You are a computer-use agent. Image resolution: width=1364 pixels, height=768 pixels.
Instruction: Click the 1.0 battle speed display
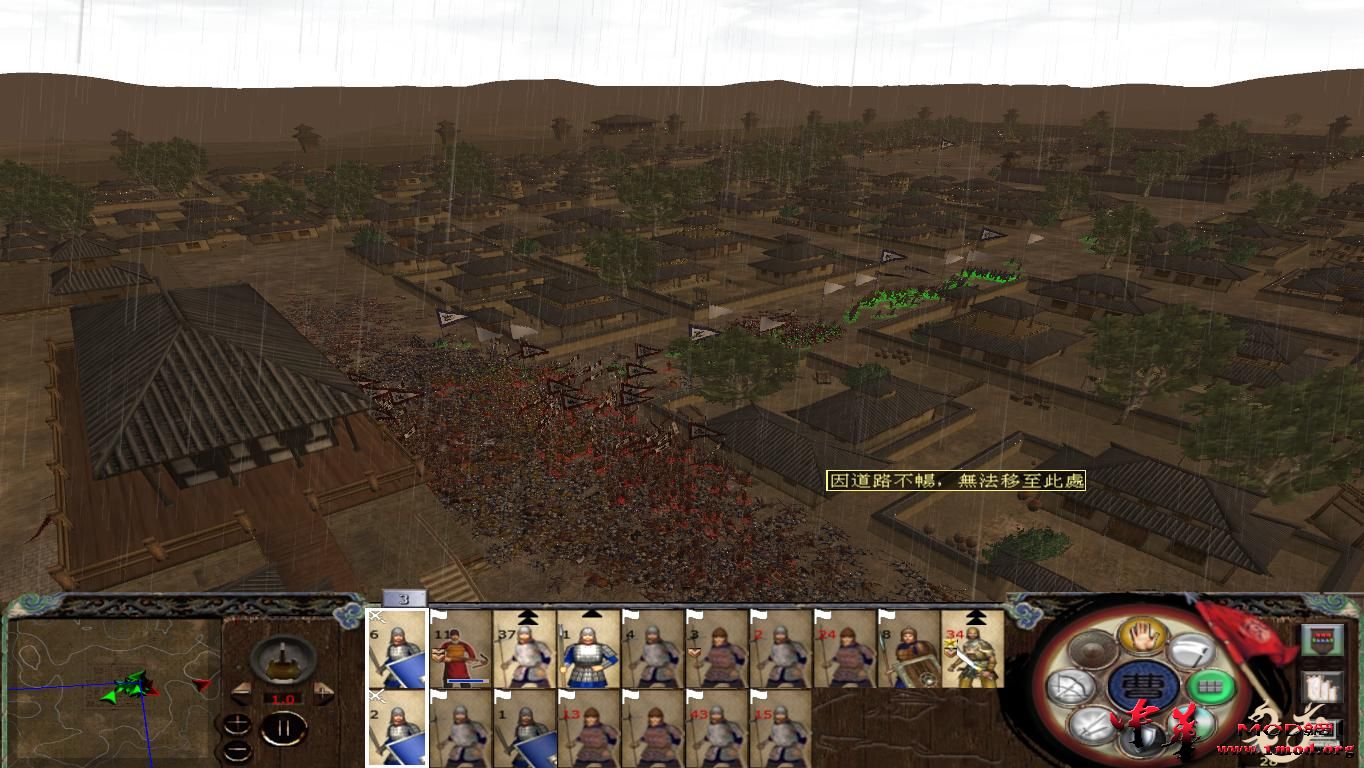(284, 698)
